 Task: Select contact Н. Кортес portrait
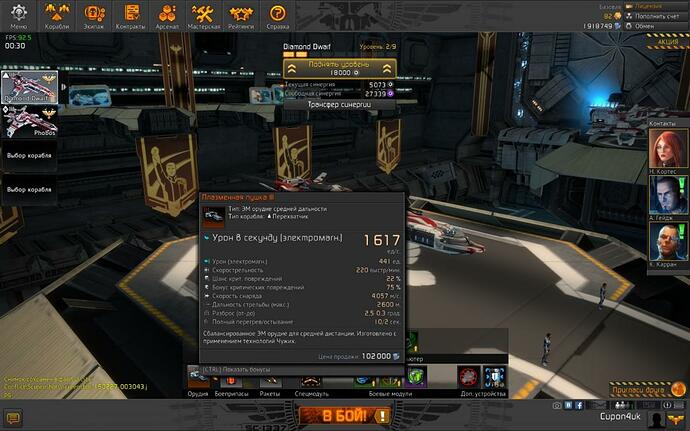664,154
